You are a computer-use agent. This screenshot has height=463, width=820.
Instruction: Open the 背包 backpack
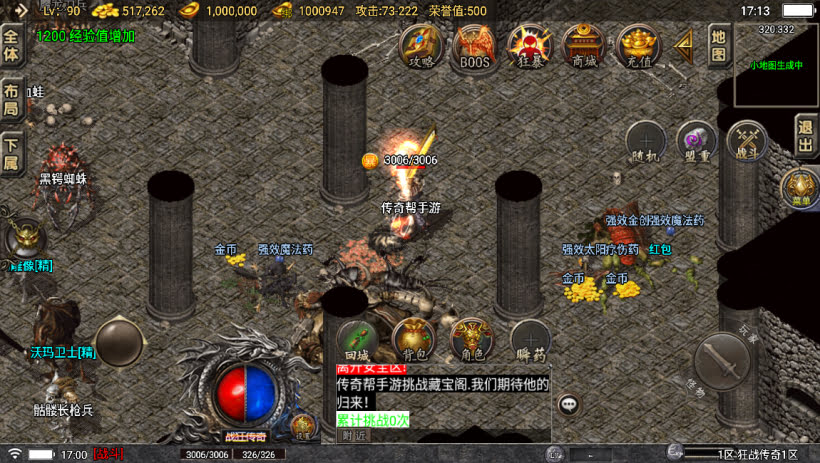(x=413, y=340)
